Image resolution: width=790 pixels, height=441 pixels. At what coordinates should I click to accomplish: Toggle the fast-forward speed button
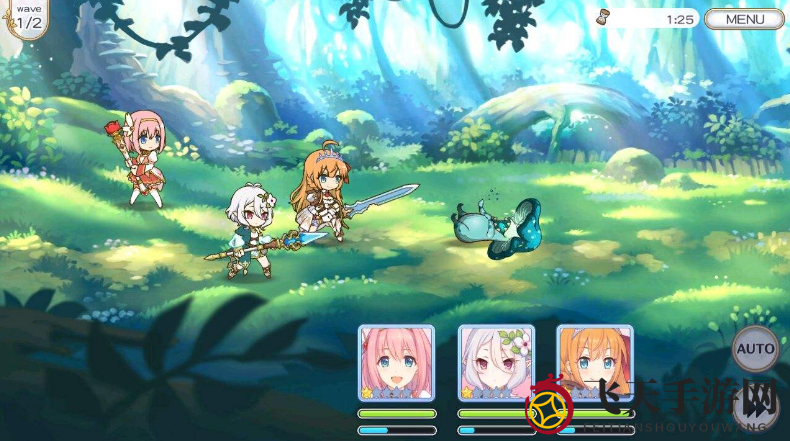pos(758,408)
